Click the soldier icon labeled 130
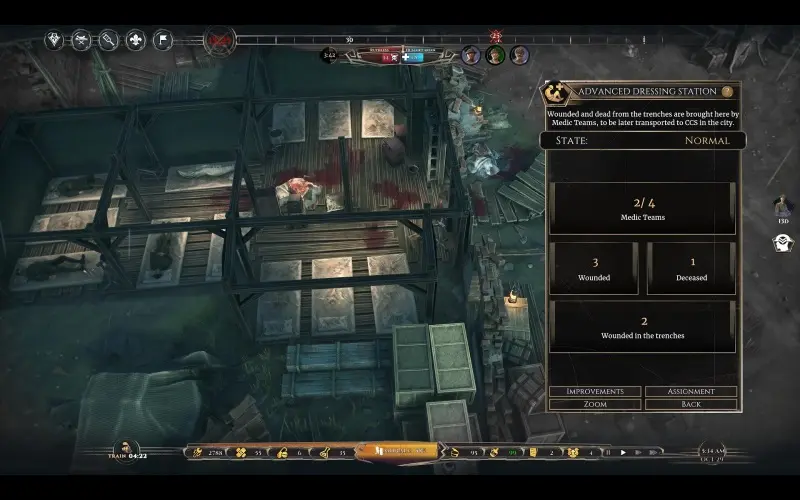Screen dimensions: 800x500 pos(784,206)
